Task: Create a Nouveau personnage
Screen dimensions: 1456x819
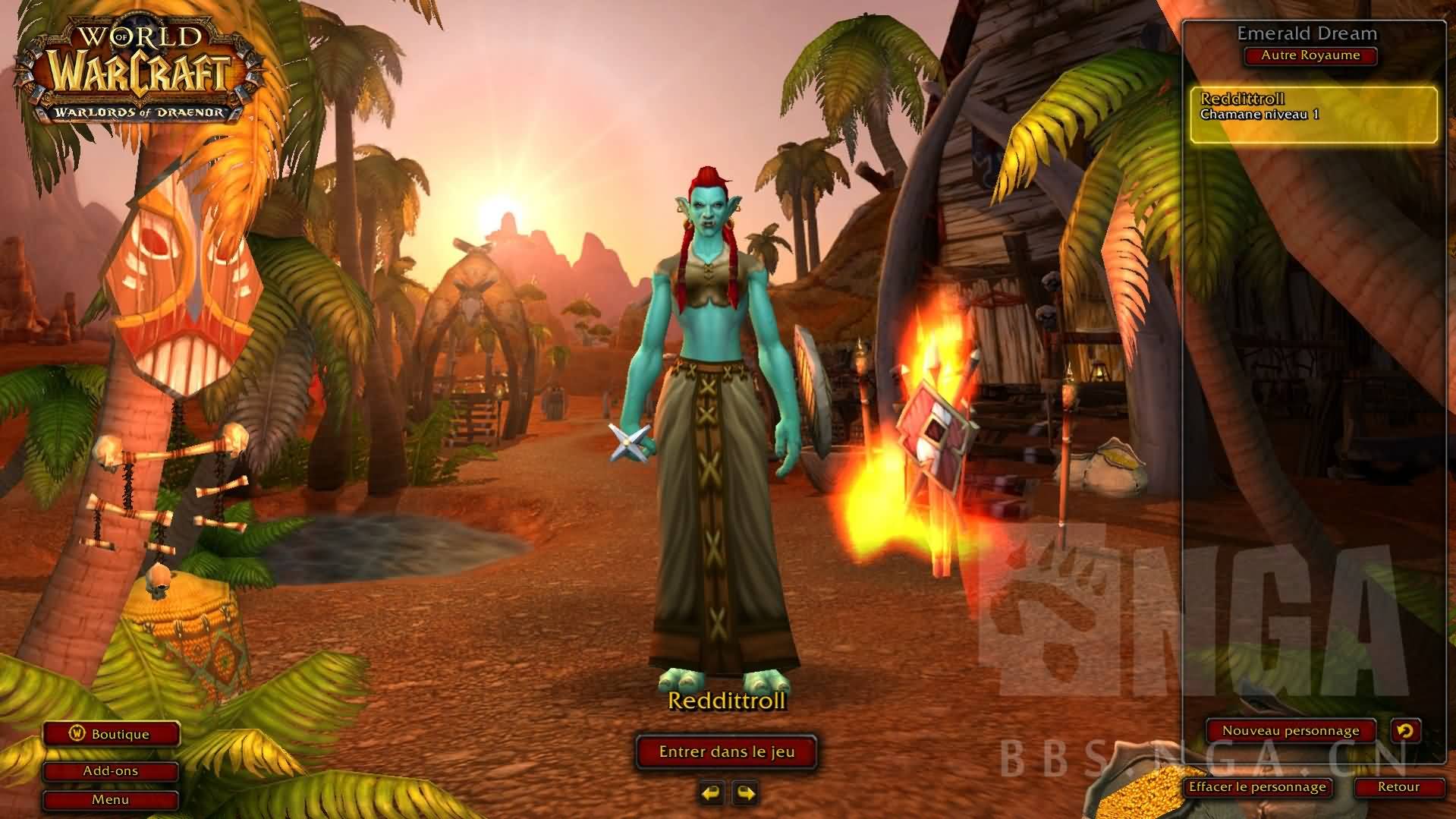Action: coord(1290,731)
